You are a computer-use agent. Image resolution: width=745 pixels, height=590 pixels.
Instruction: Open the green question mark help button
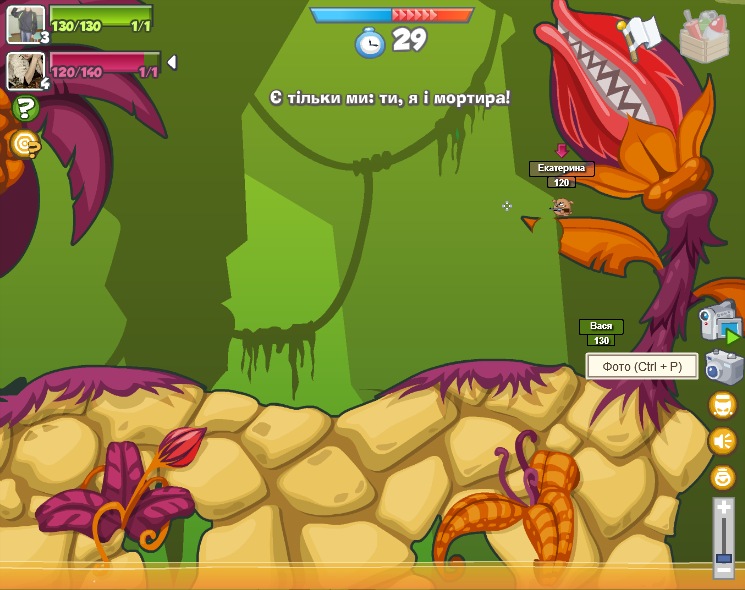point(26,108)
